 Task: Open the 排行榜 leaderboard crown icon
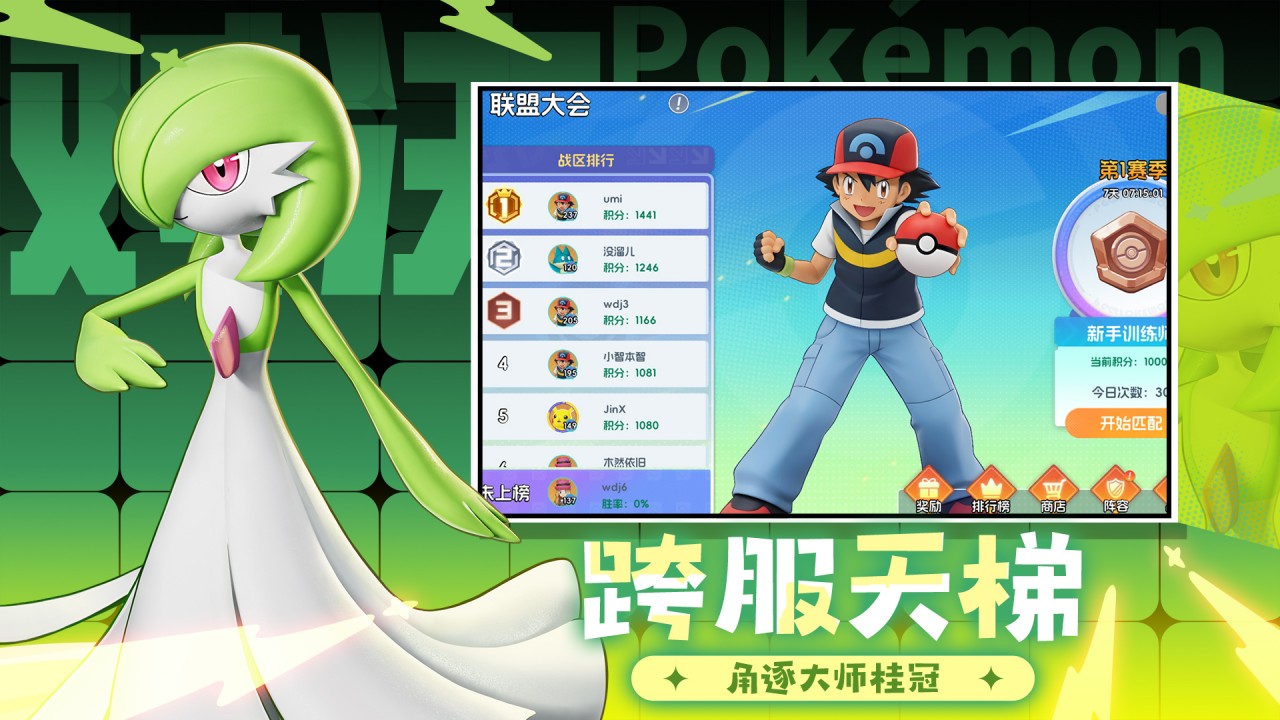tap(992, 487)
